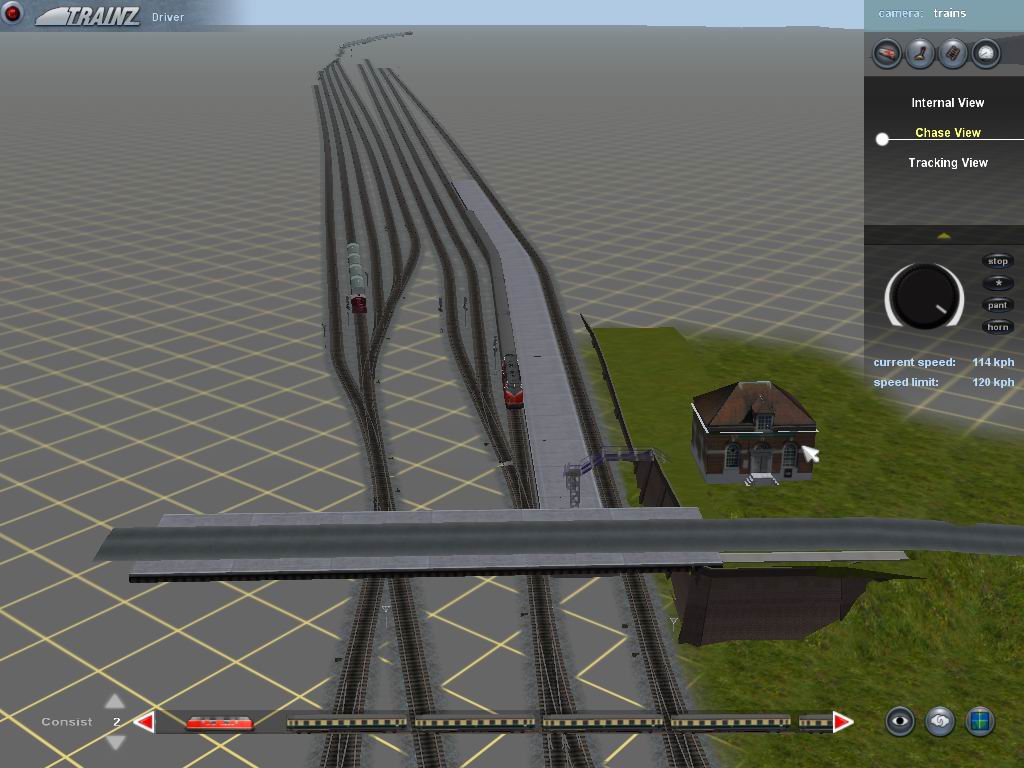Toggle the pant (pantograph) button
Image resolution: width=1024 pixels, height=768 pixels.
tap(998, 305)
